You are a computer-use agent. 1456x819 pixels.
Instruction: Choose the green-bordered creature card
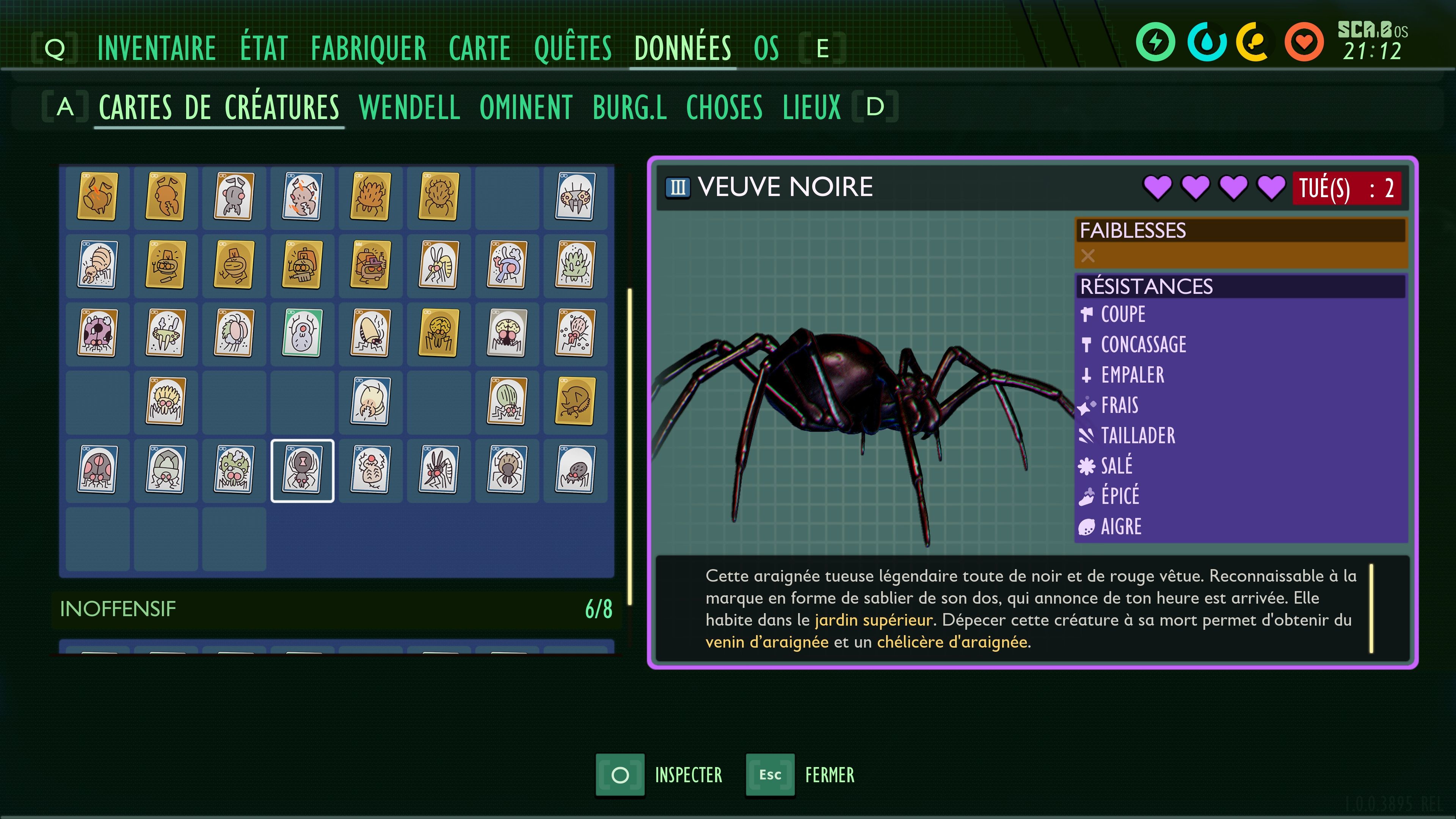pyautogui.click(x=303, y=334)
